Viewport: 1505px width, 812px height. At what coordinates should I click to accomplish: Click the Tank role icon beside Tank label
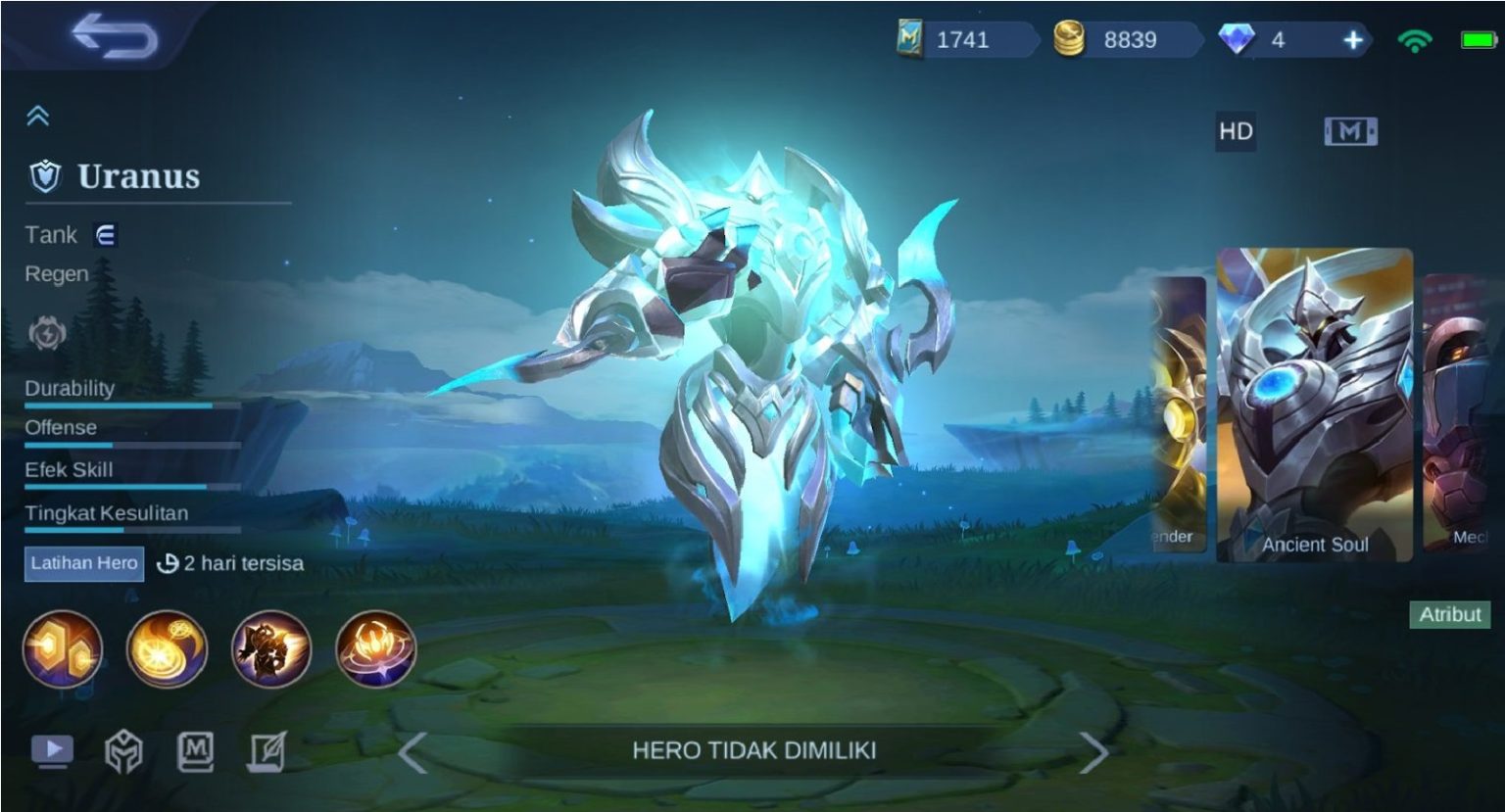click(x=108, y=235)
